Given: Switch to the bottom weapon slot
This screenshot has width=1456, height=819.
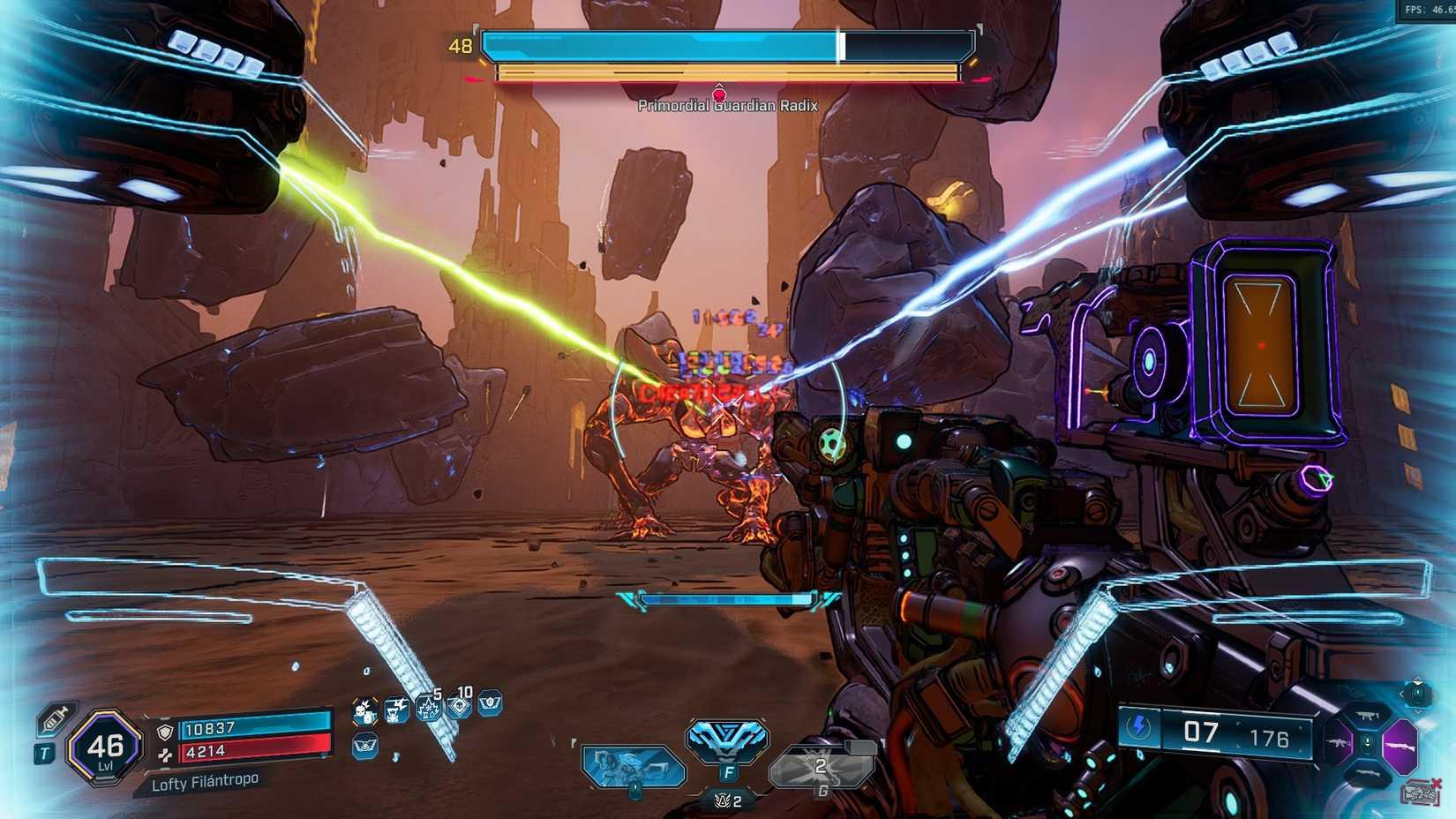Looking at the screenshot, I should (1368, 773).
